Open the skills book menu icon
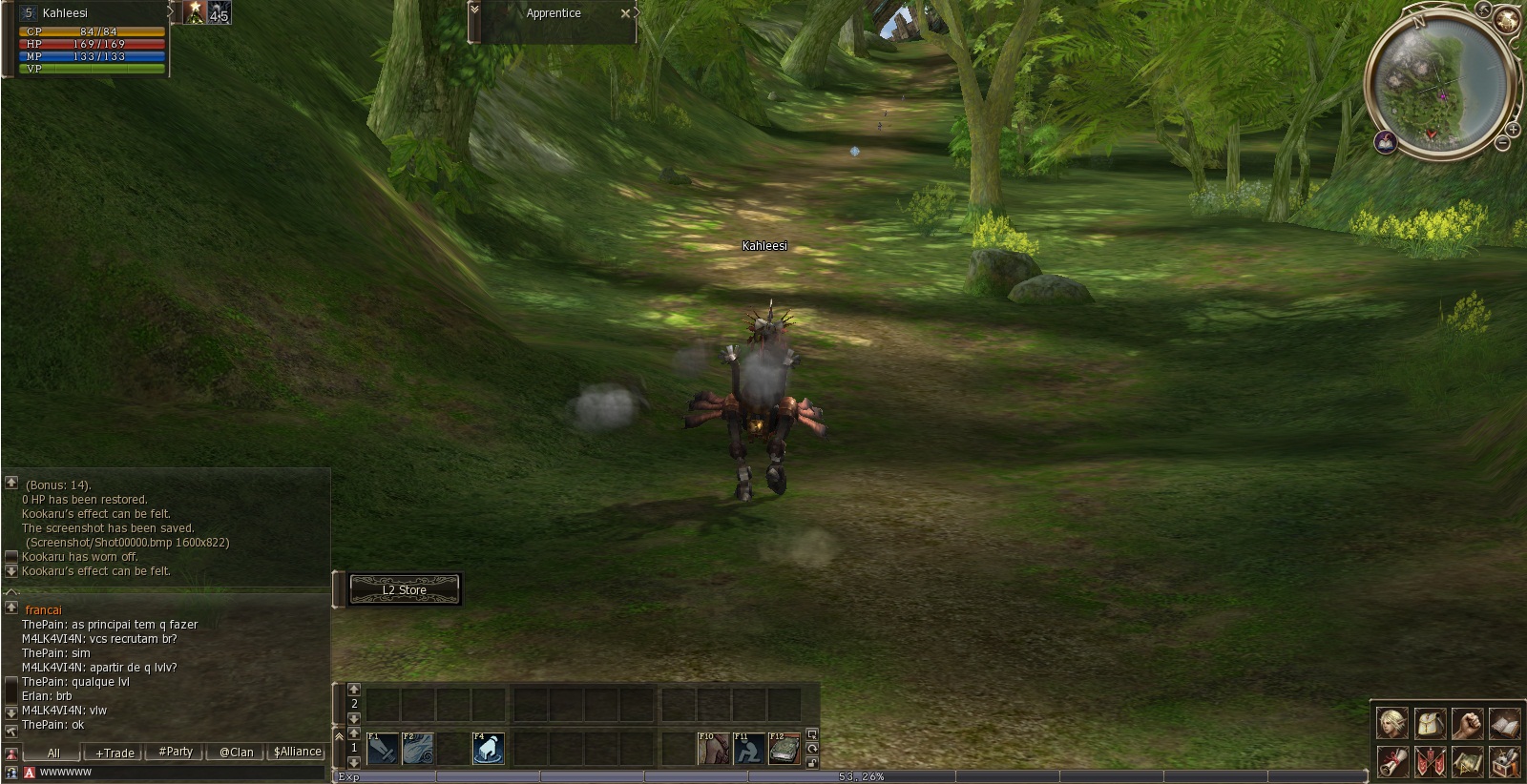 coord(1504,723)
